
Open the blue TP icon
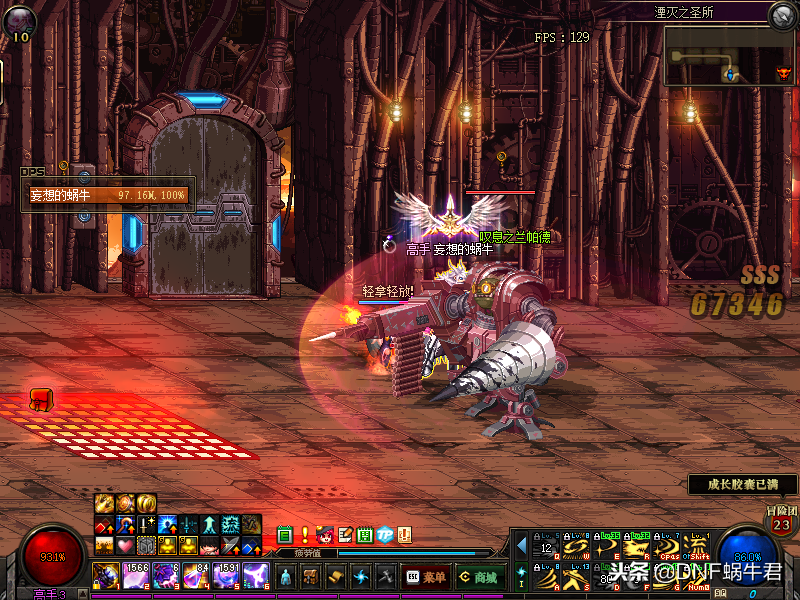385,536
